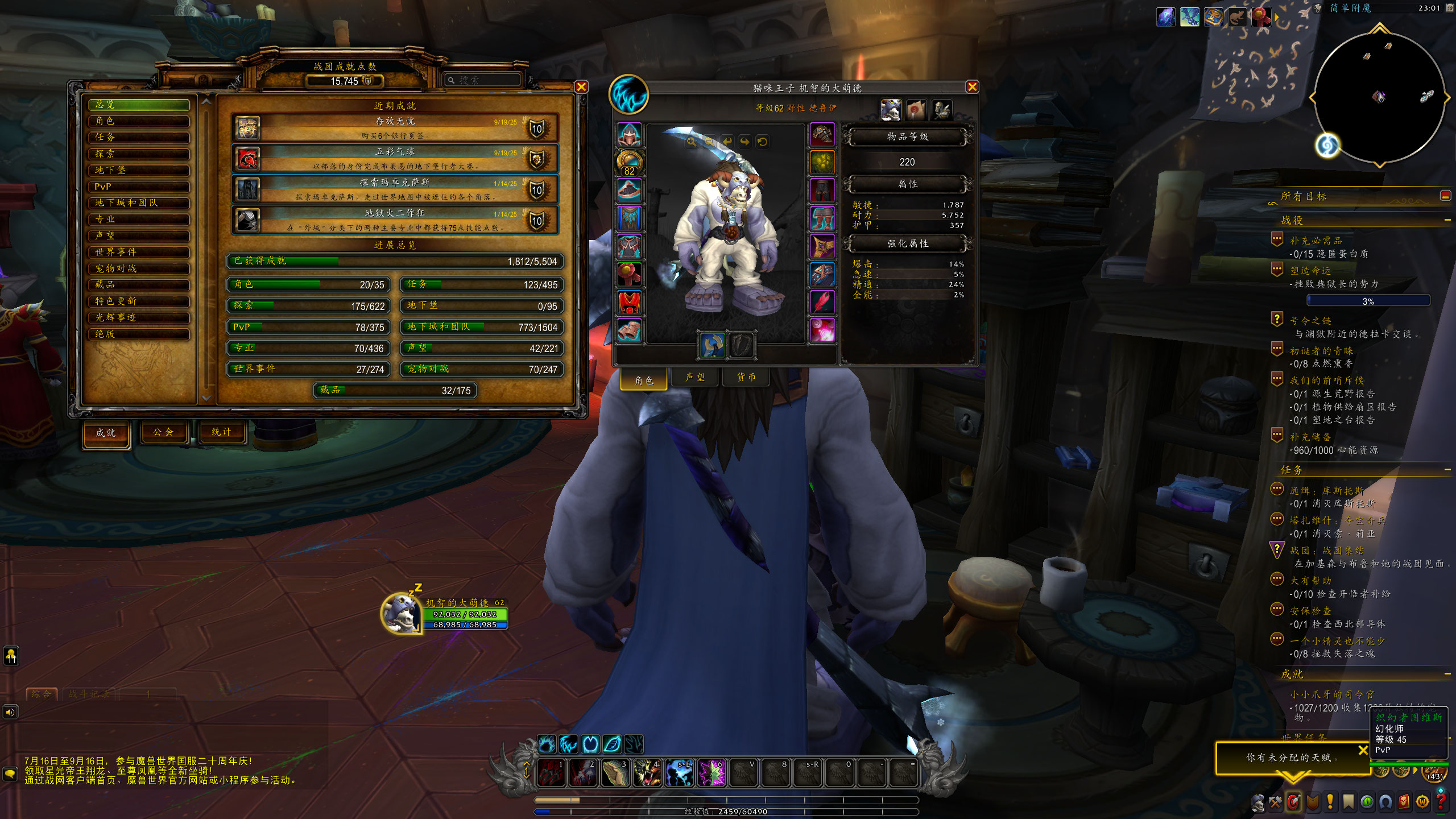Select the PvP achievement category

tap(139, 187)
